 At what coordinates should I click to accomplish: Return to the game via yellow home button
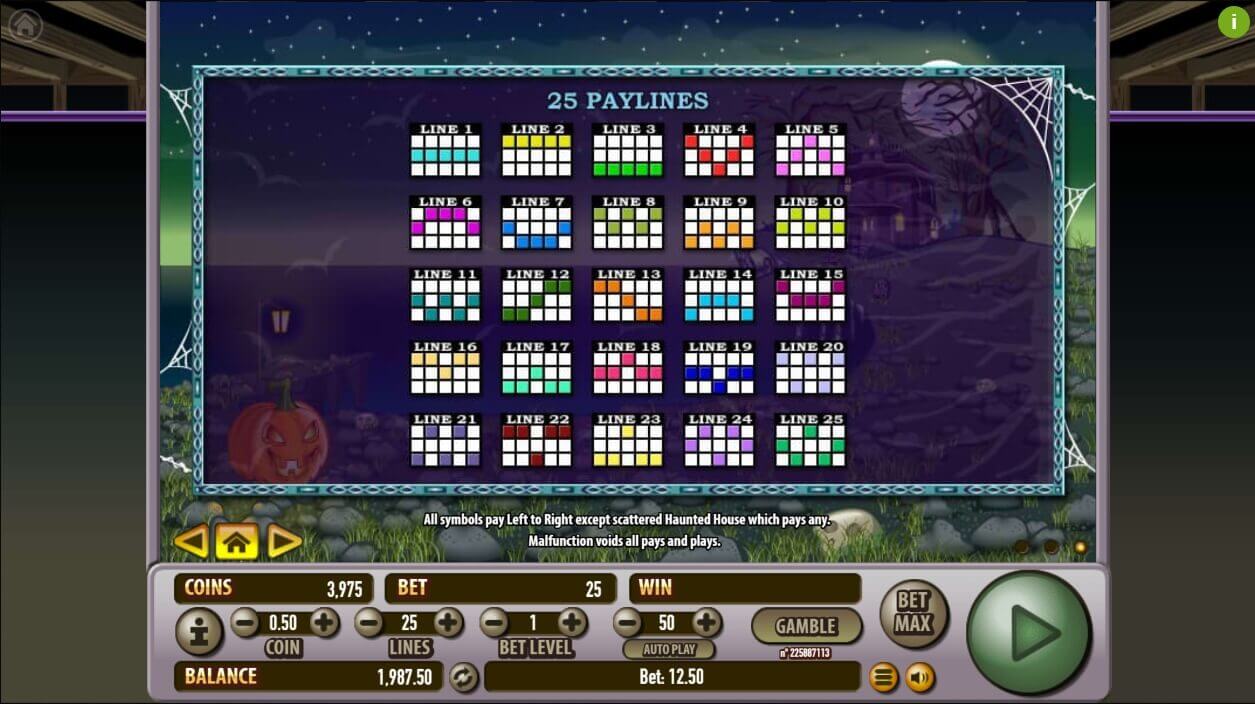pos(236,542)
